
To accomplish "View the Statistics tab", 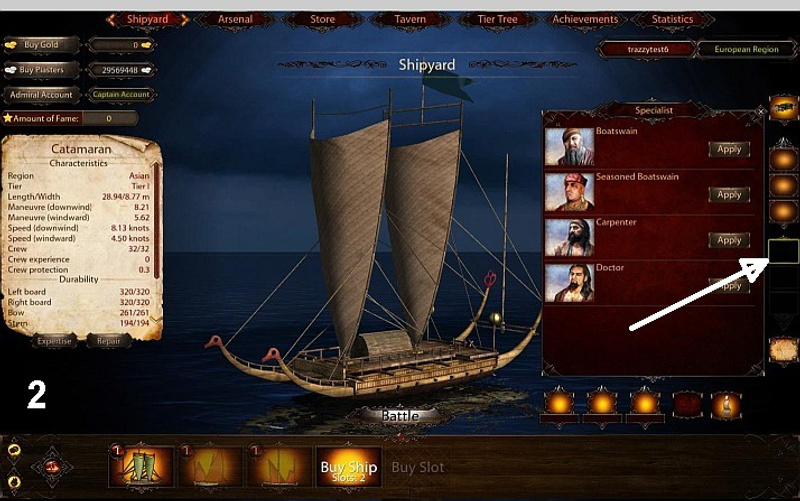I will (672, 18).
